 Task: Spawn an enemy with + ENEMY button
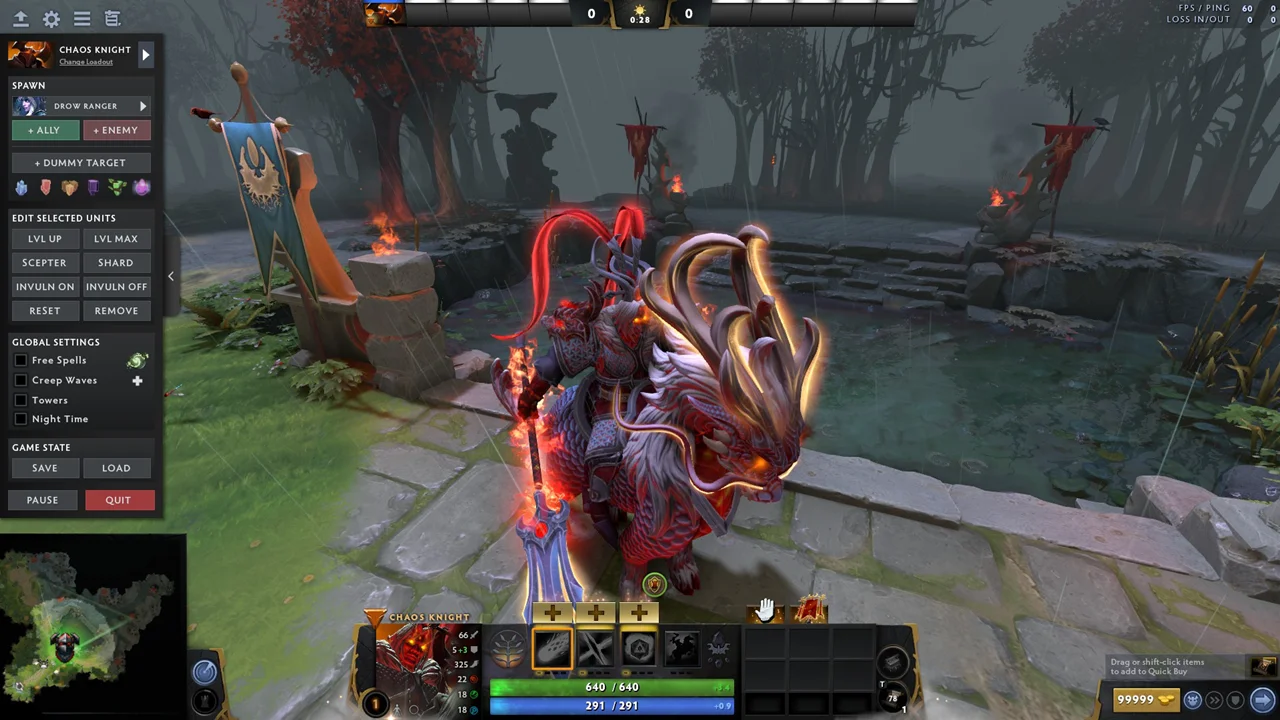click(116, 130)
